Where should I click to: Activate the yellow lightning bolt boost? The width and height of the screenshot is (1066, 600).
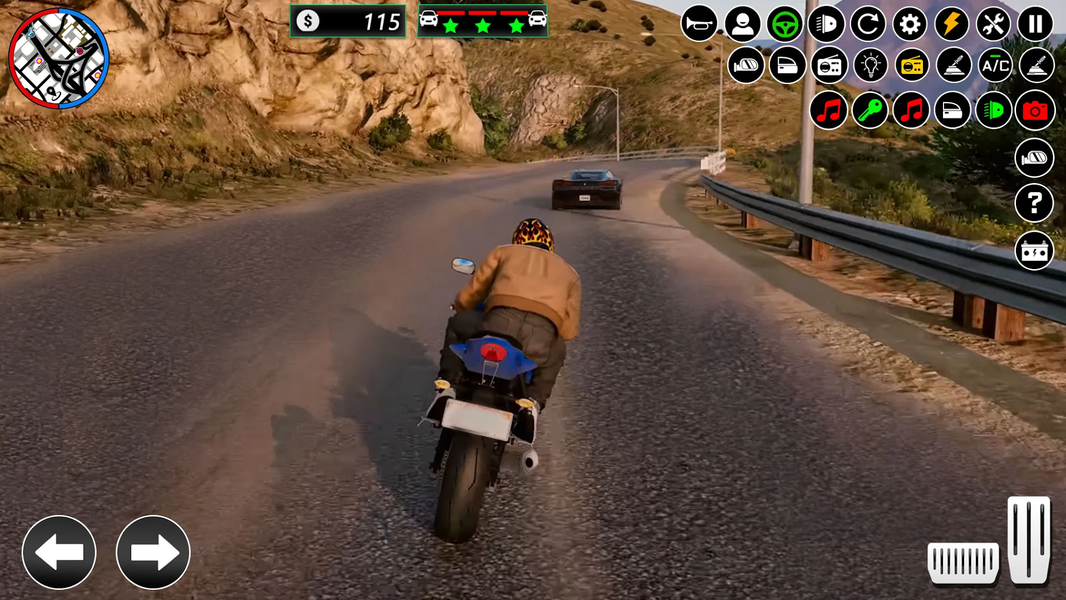951,23
